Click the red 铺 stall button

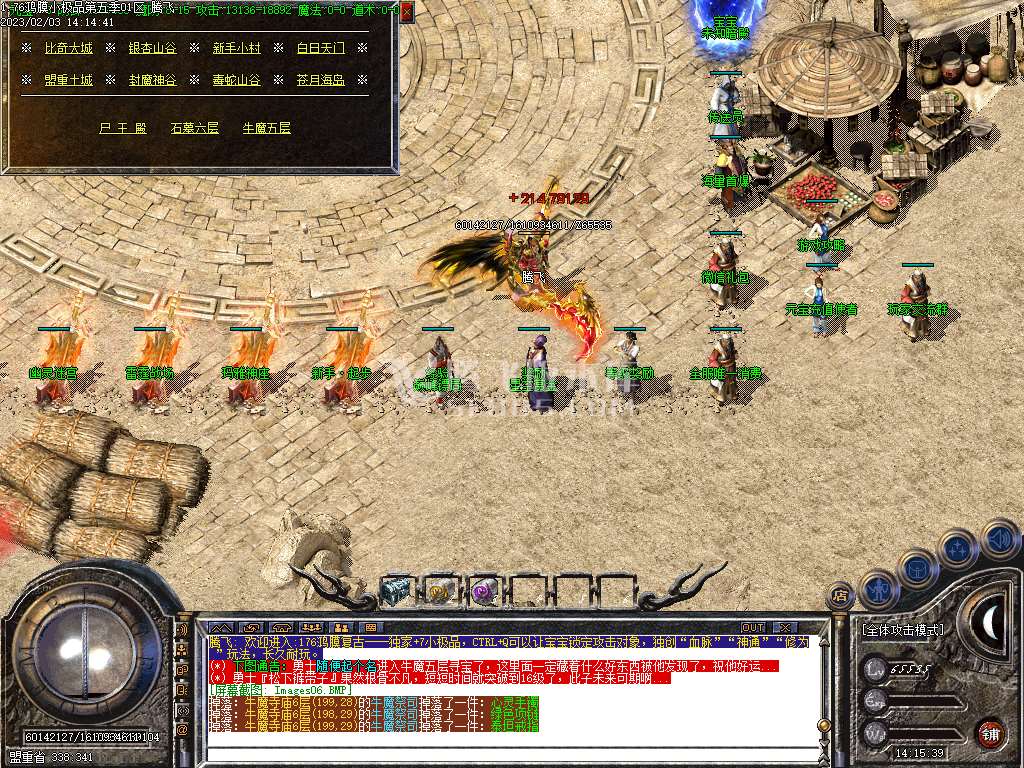[x=990, y=733]
